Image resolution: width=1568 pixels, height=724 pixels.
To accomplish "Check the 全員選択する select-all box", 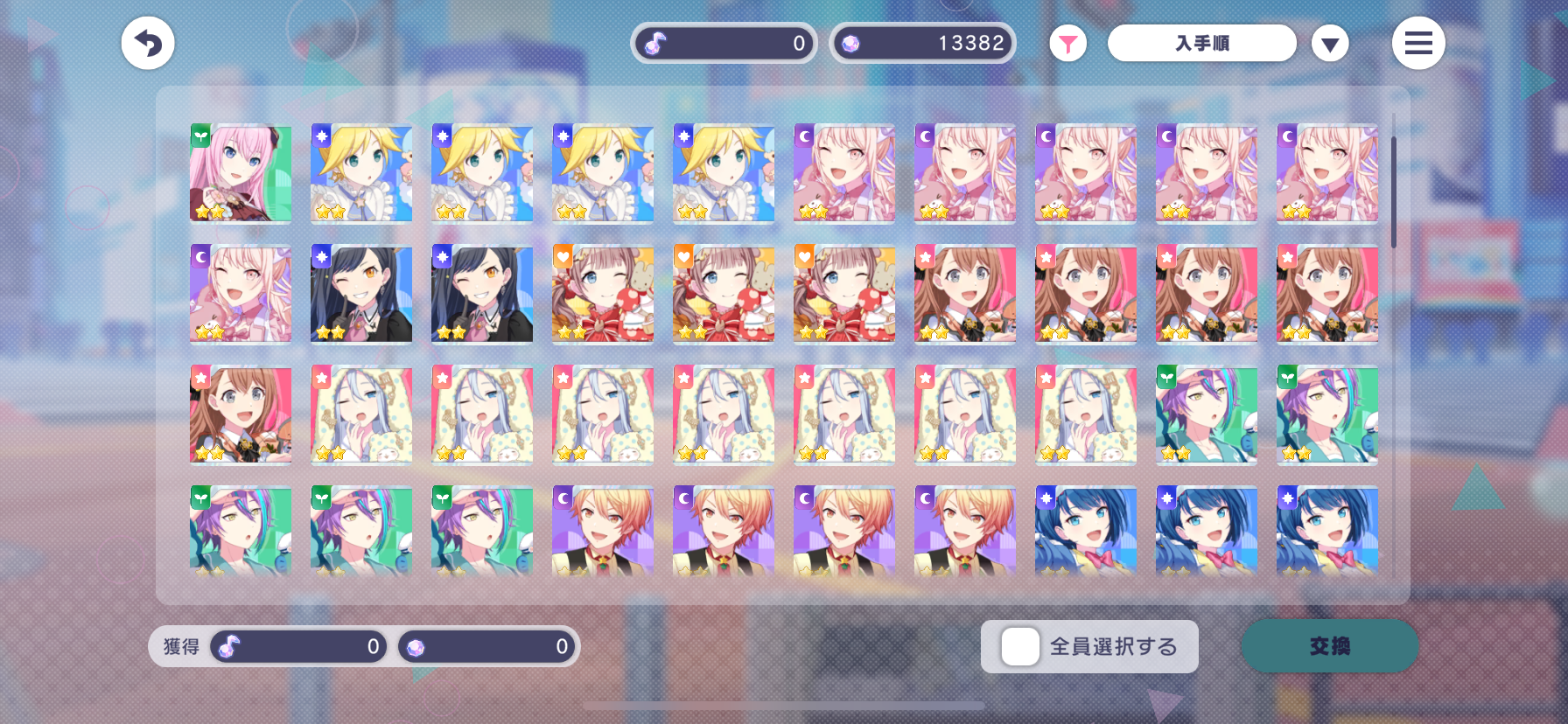I will click(x=1020, y=647).
